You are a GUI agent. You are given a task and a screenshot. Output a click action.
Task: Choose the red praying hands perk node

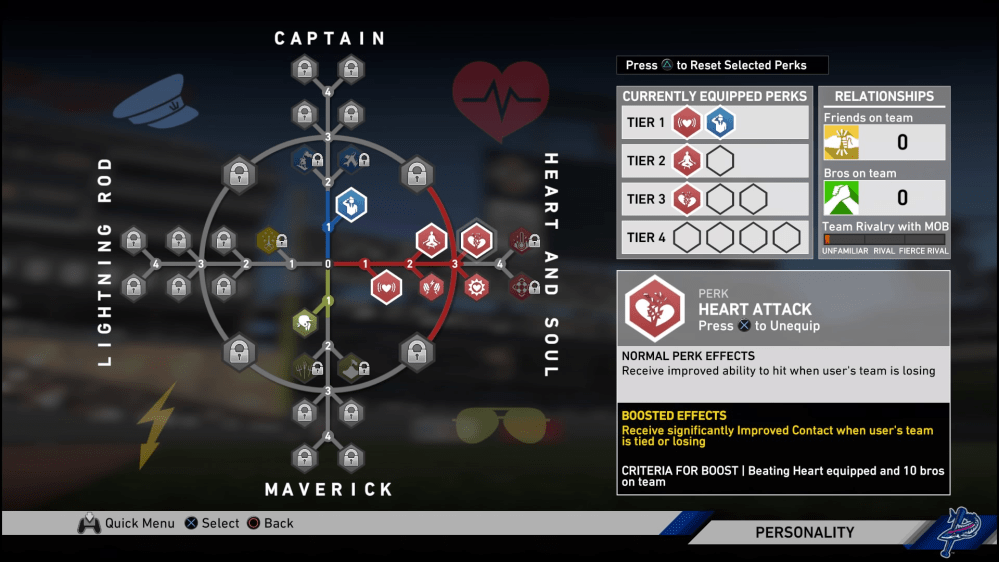click(431, 288)
